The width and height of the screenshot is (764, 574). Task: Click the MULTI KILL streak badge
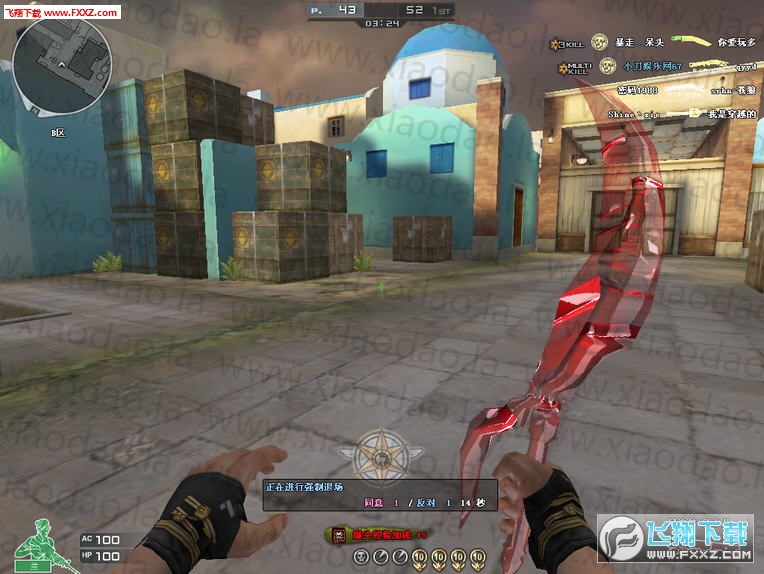[577, 66]
